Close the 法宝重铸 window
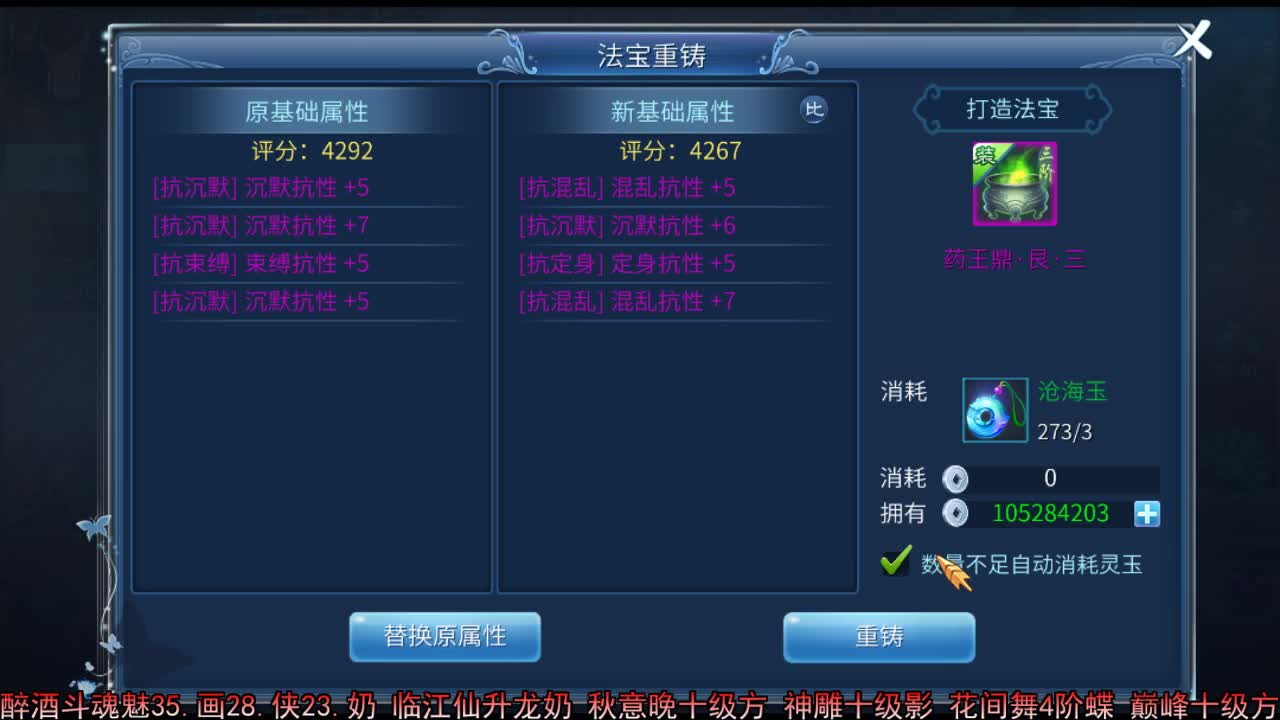This screenshot has width=1280, height=720. [1192, 39]
